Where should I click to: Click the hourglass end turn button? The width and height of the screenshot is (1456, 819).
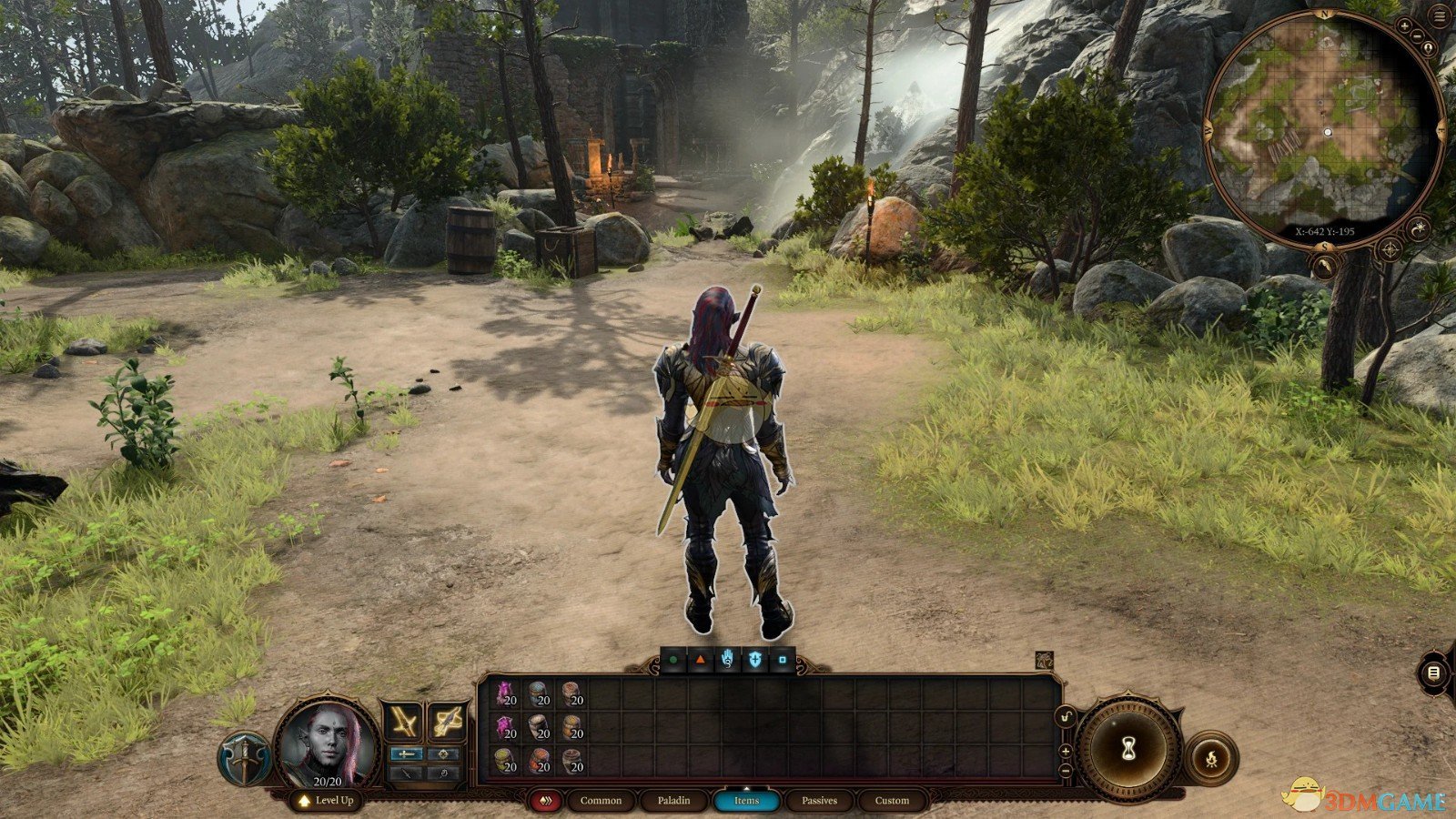click(x=1129, y=748)
